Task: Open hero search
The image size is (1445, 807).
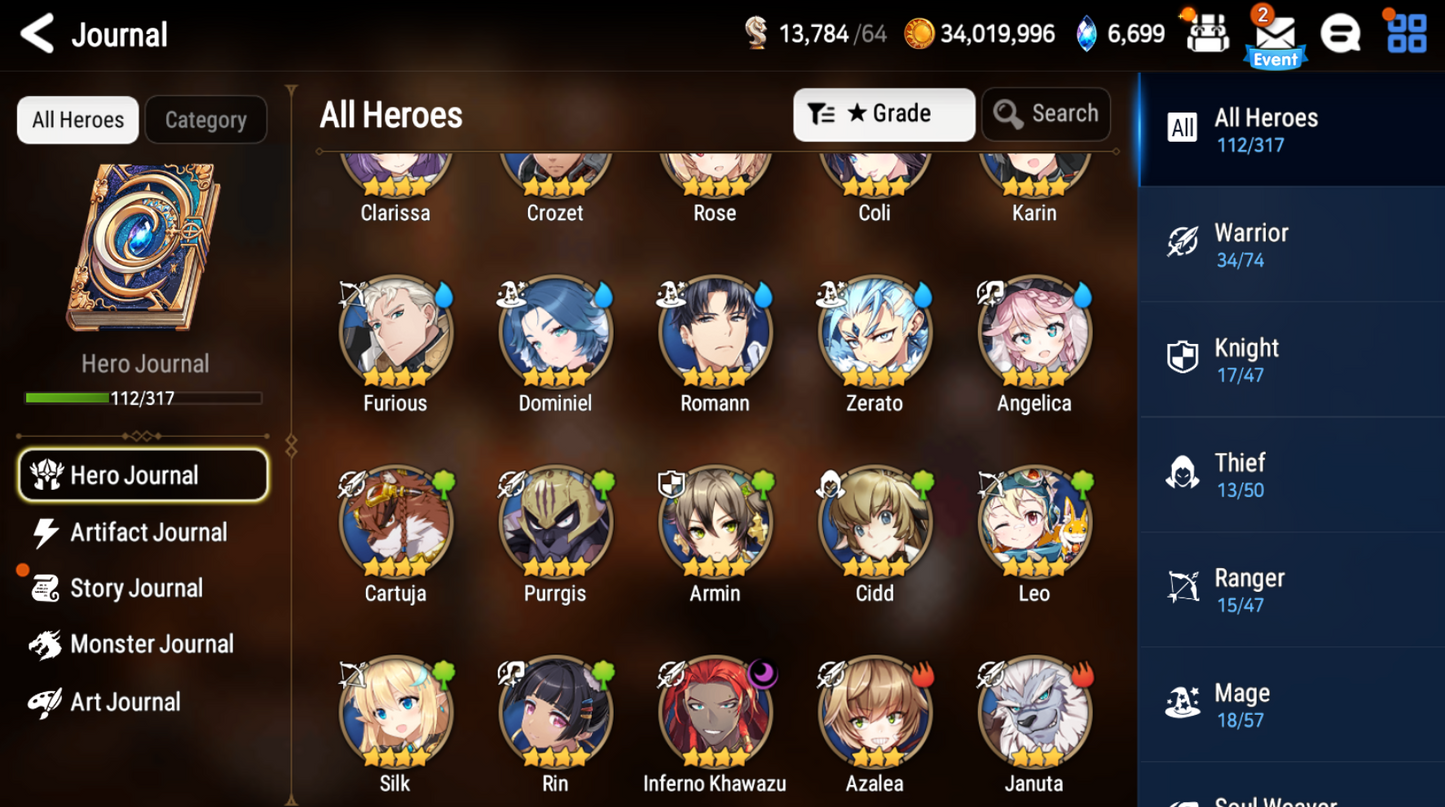Action: pos(1046,113)
